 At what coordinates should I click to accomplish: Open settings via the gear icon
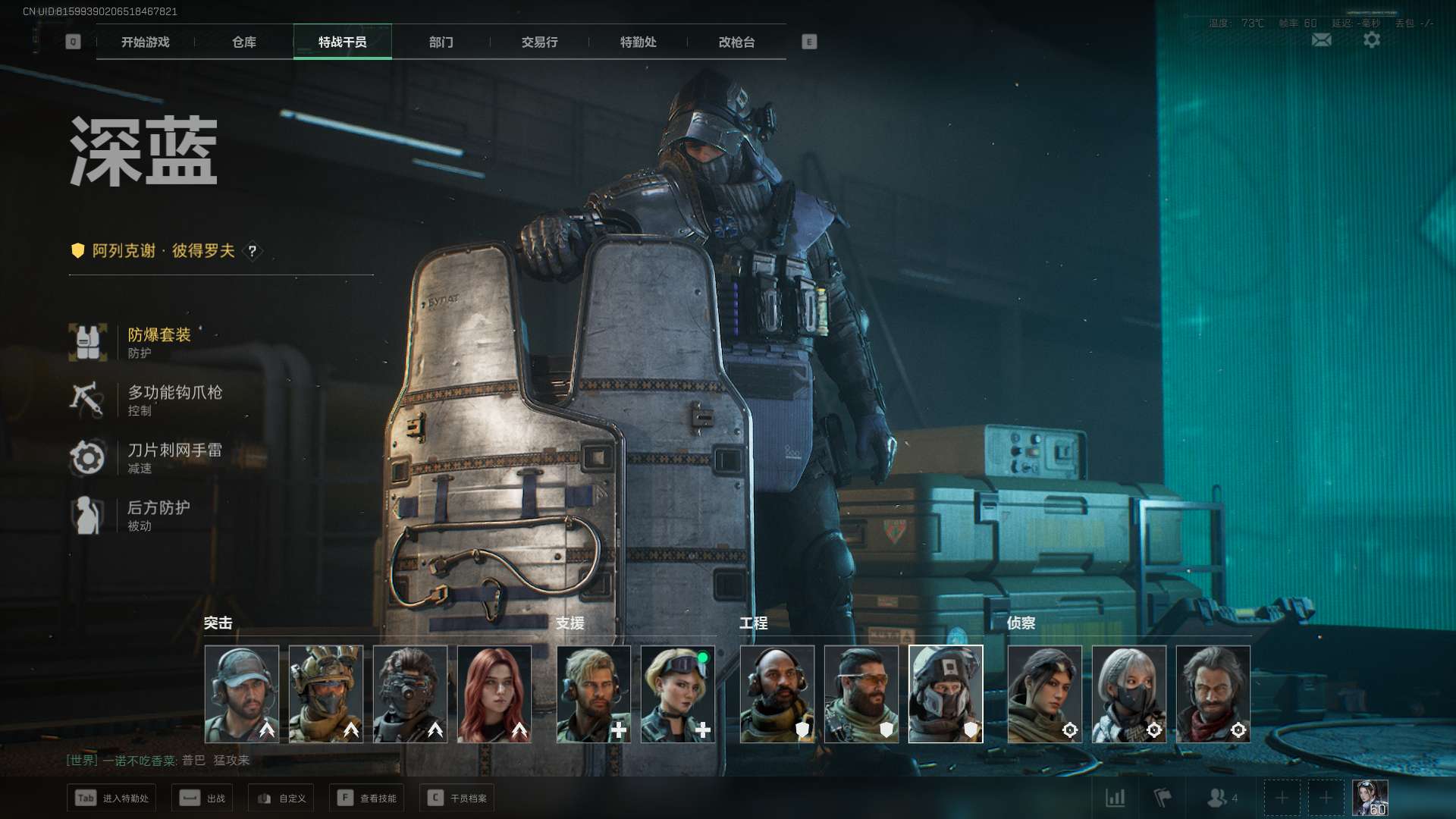1372,40
